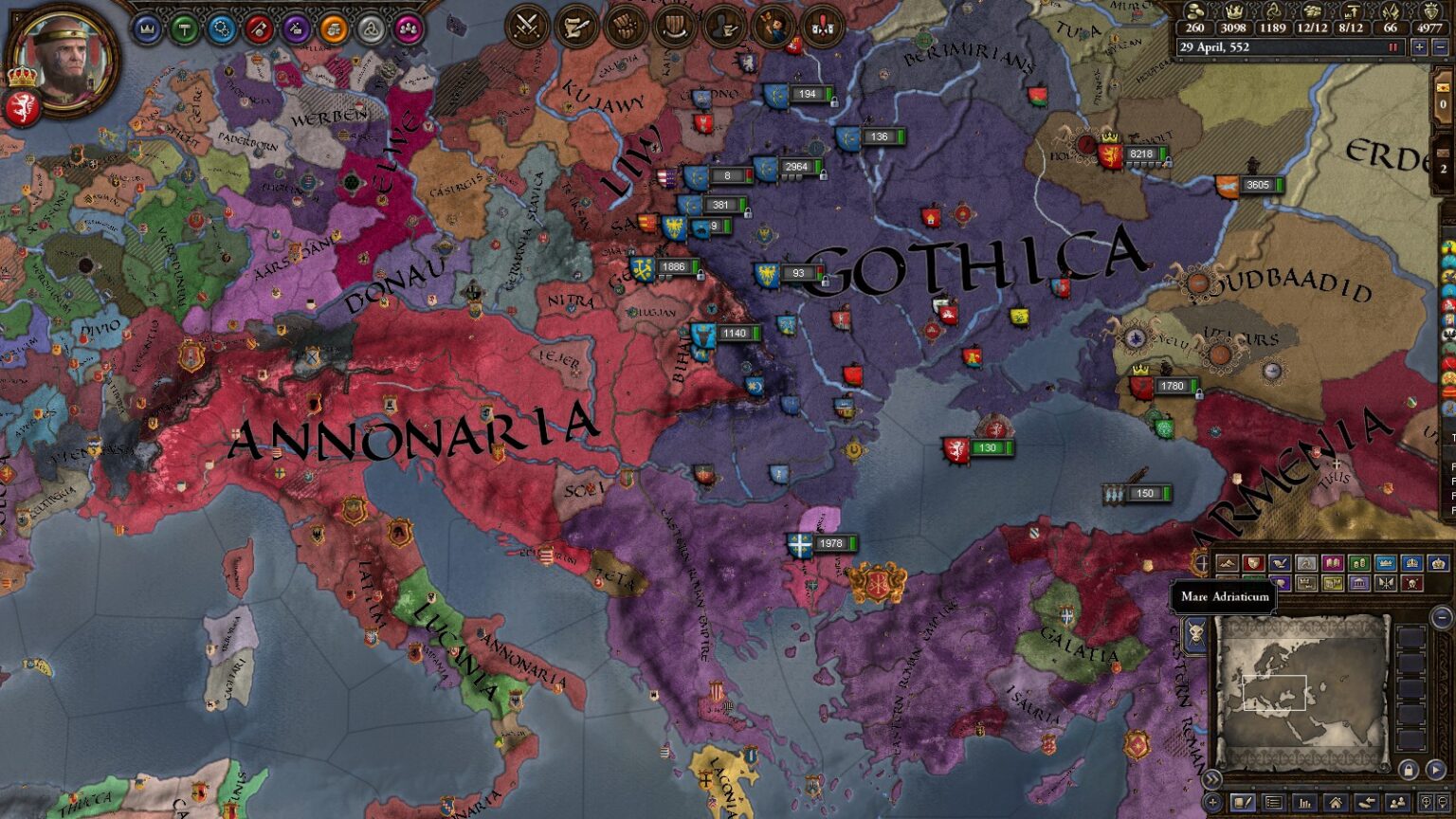Collapse the minimap panel with the double-chevron
This screenshot has height=819, width=1456.
[x=1212, y=779]
